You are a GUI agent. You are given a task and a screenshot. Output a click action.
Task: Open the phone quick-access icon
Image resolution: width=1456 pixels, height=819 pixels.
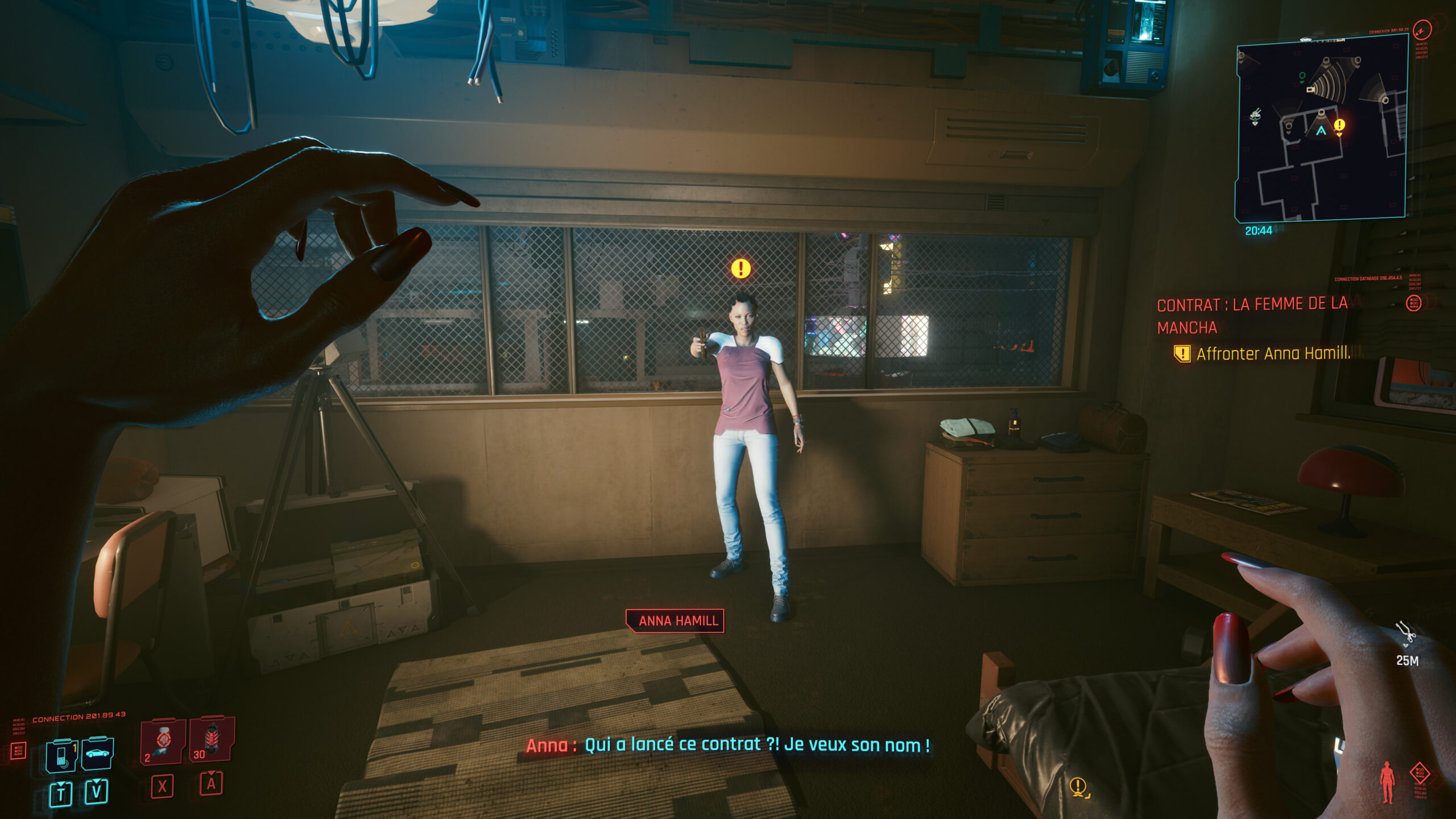[61, 755]
